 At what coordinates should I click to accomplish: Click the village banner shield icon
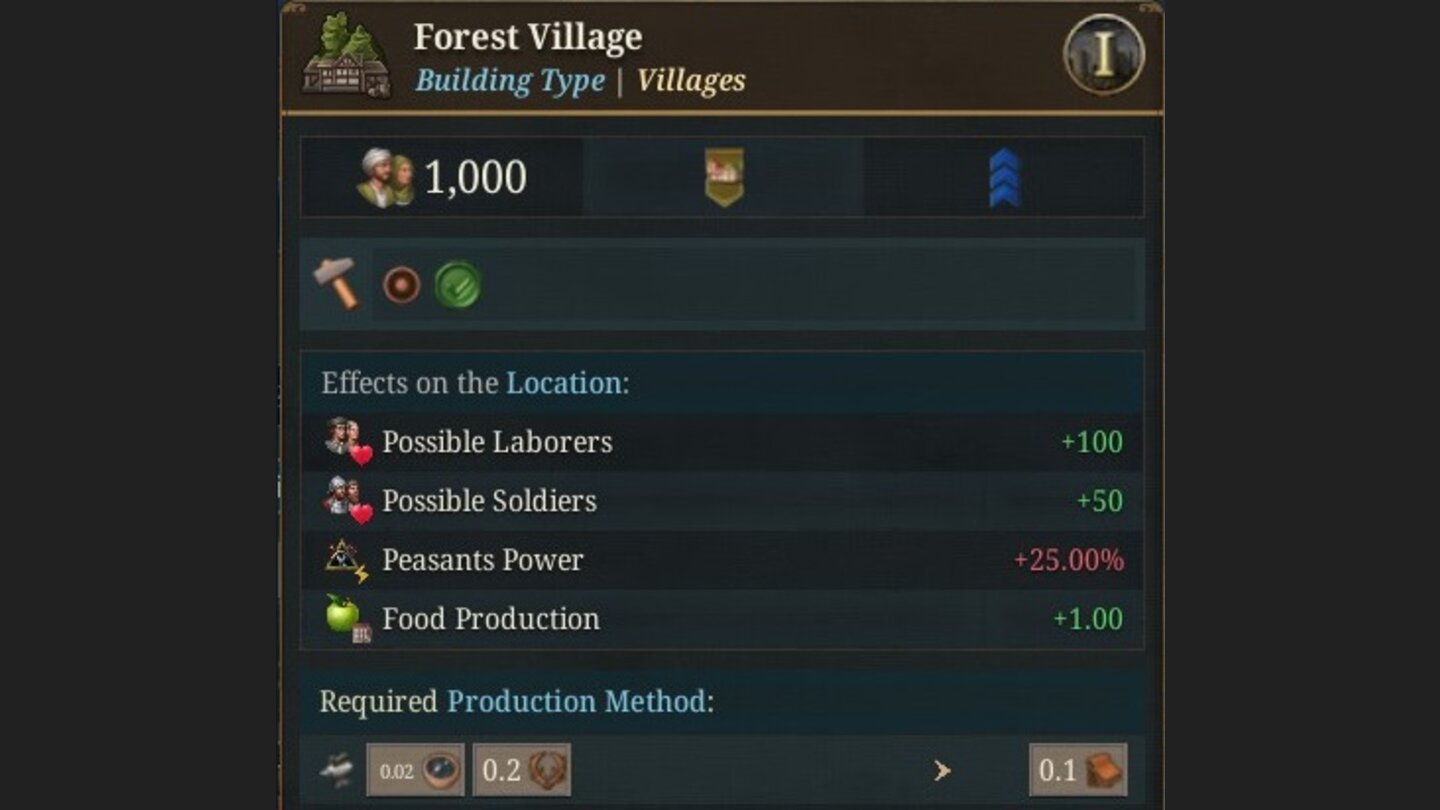[722, 177]
